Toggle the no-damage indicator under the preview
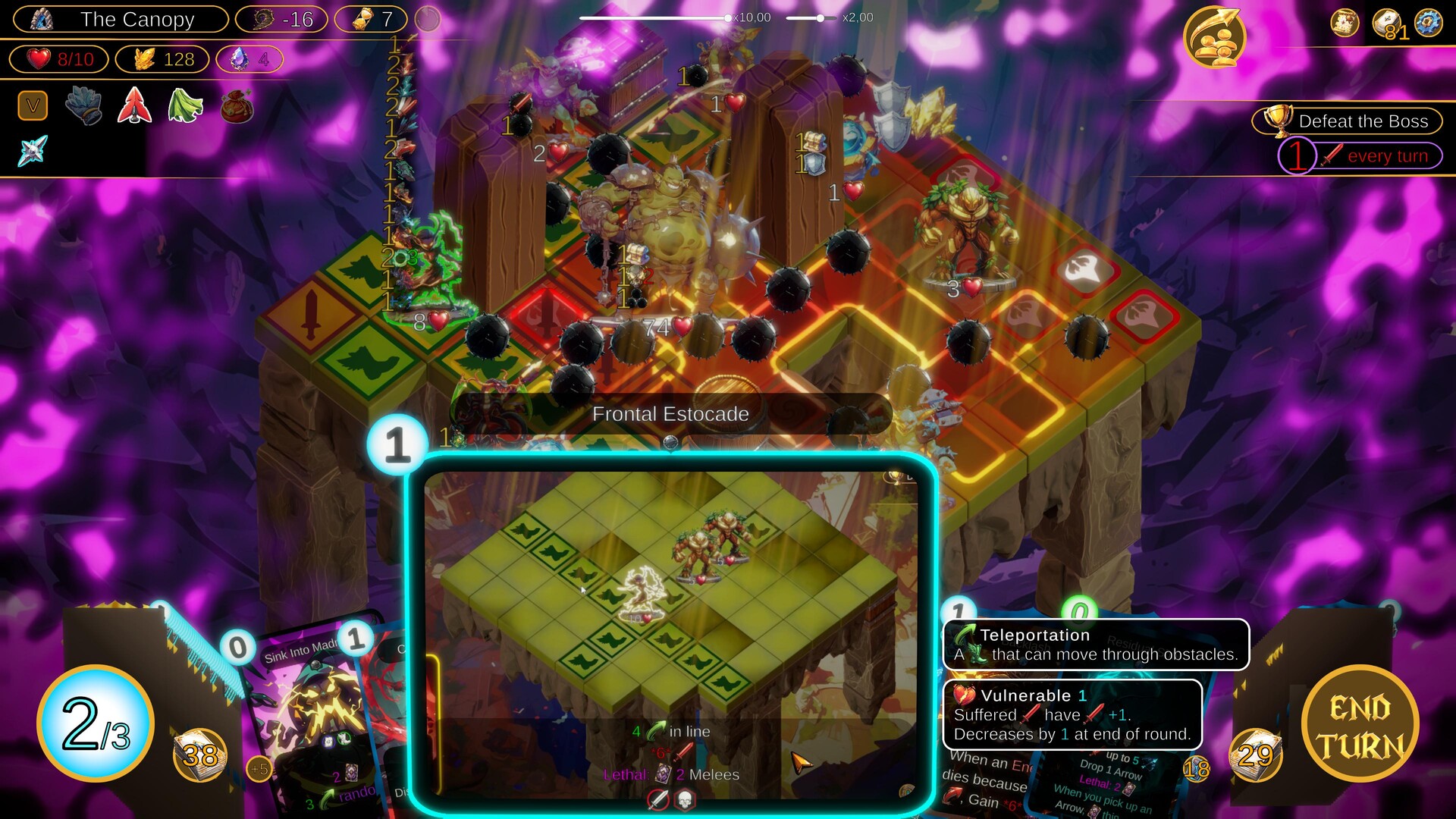1456x819 pixels. click(658, 801)
